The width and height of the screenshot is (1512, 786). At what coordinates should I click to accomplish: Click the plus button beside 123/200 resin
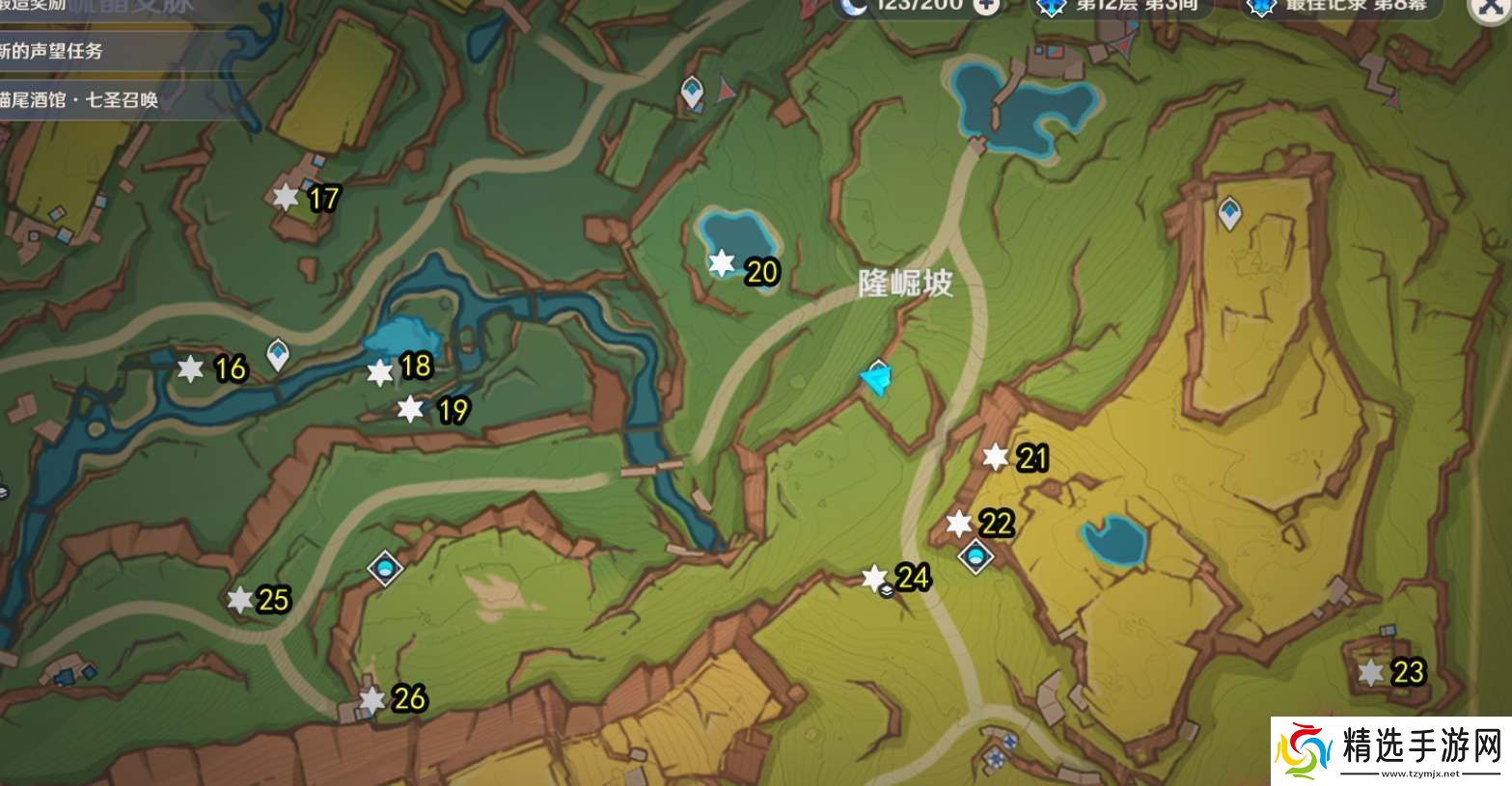(x=985, y=6)
